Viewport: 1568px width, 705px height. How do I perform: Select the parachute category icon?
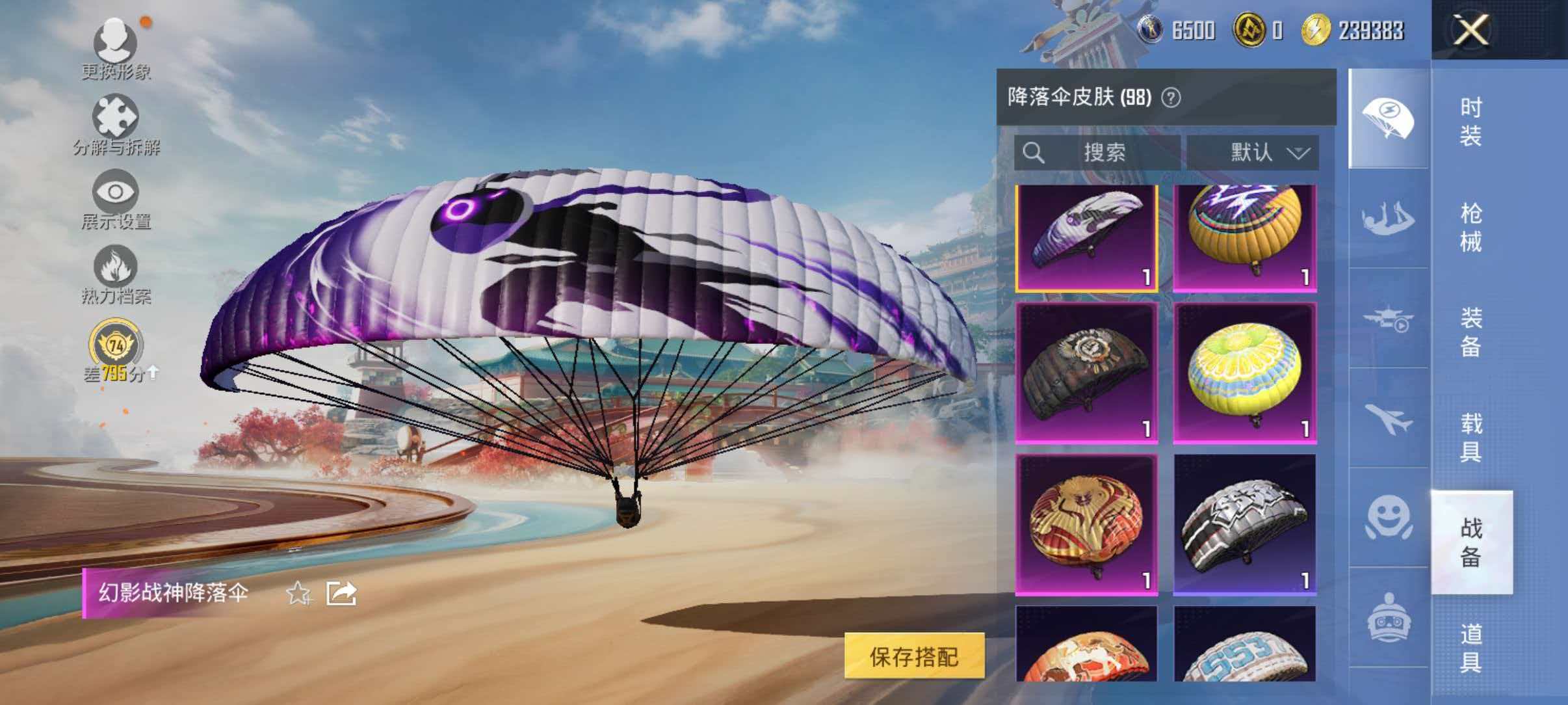pos(1388,117)
